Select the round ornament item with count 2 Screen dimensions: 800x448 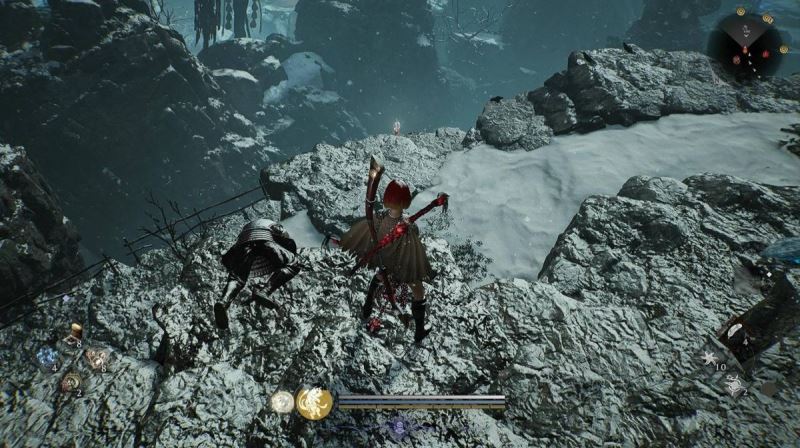pyautogui.click(x=70, y=381)
